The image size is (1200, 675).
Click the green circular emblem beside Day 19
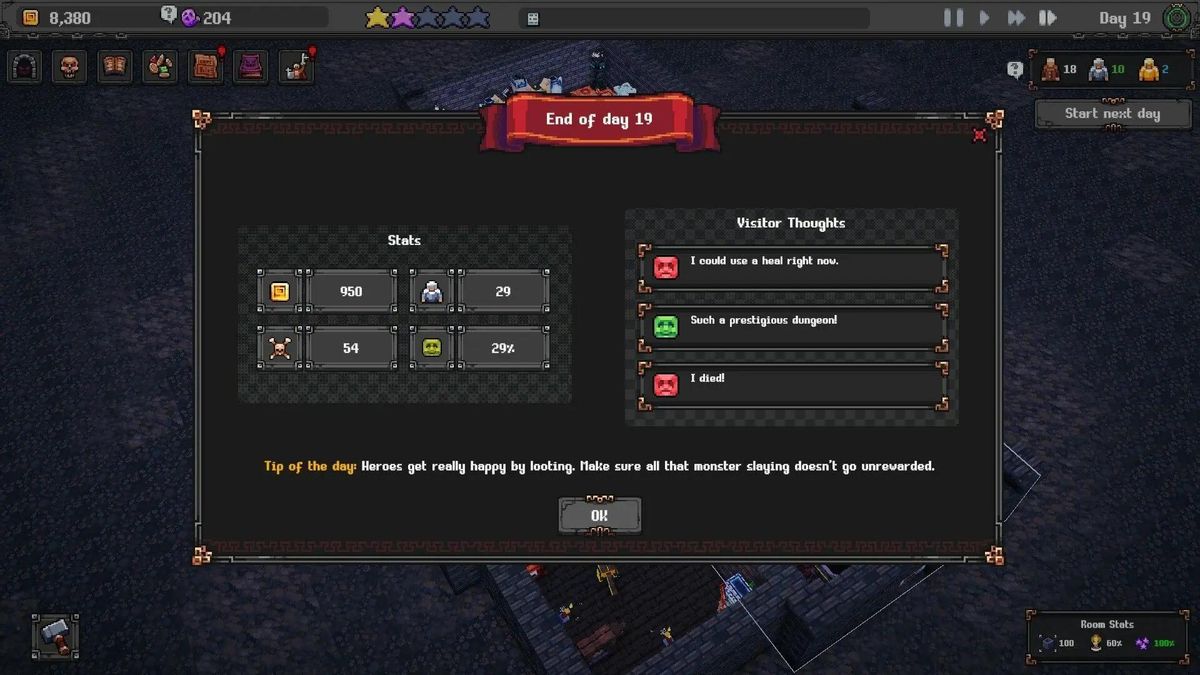tap(1178, 18)
